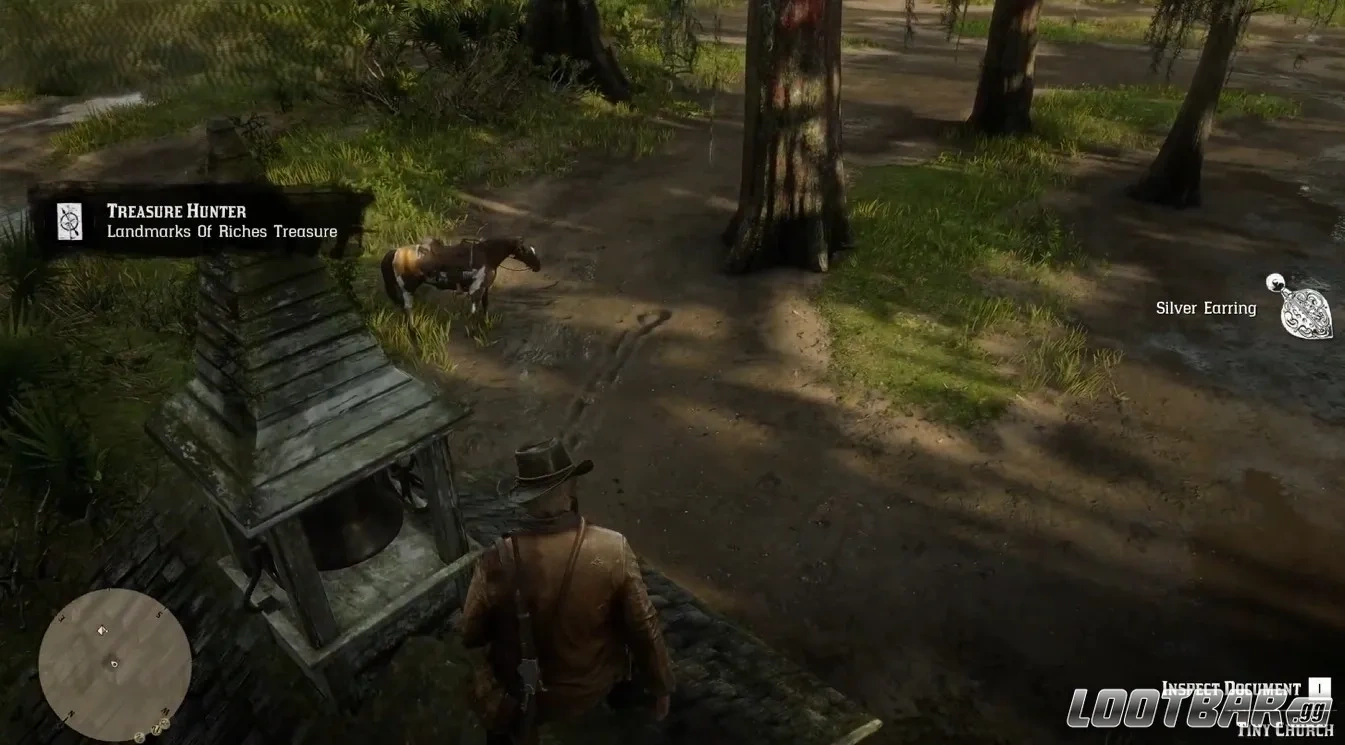This screenshot has height=745, width=1345.
Task: Select the south marker on the minimap compass
Action: coord(160,614)
